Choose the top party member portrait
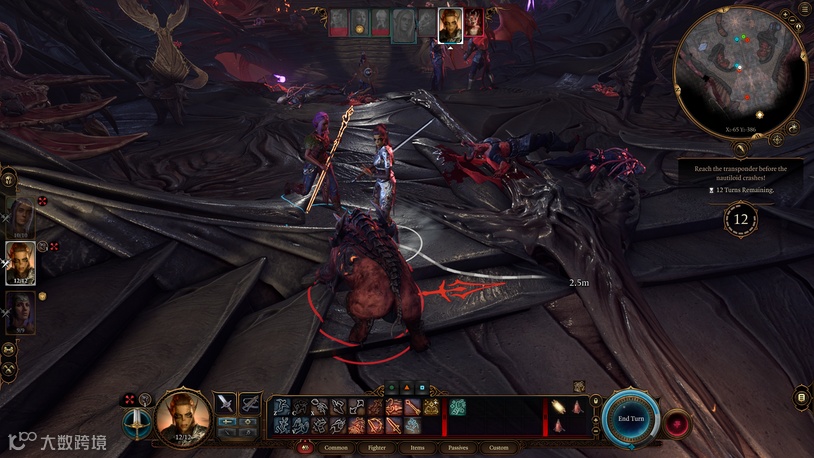 (x=21, y=213)
